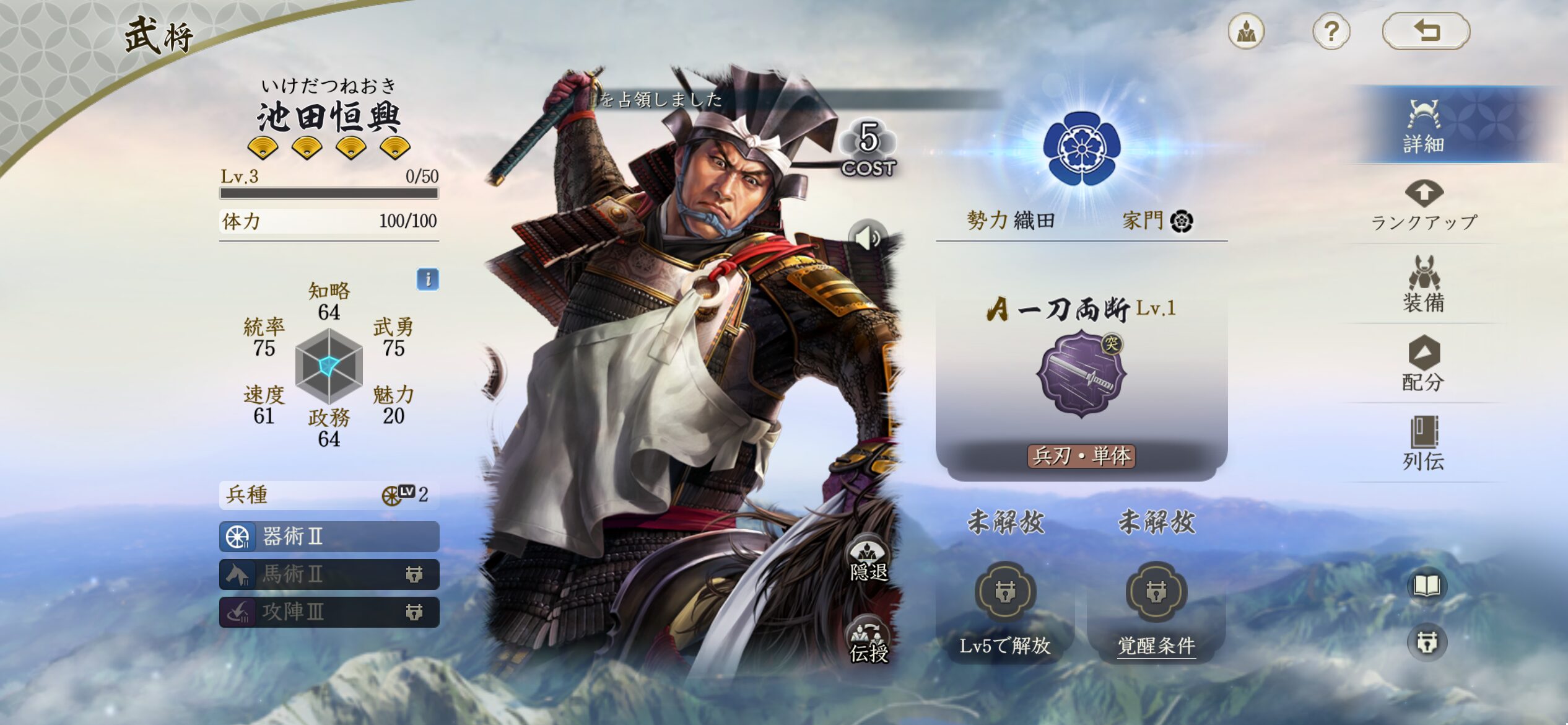
Task: Open the 伝授 skill transfer button
Action: coord(868,641)
